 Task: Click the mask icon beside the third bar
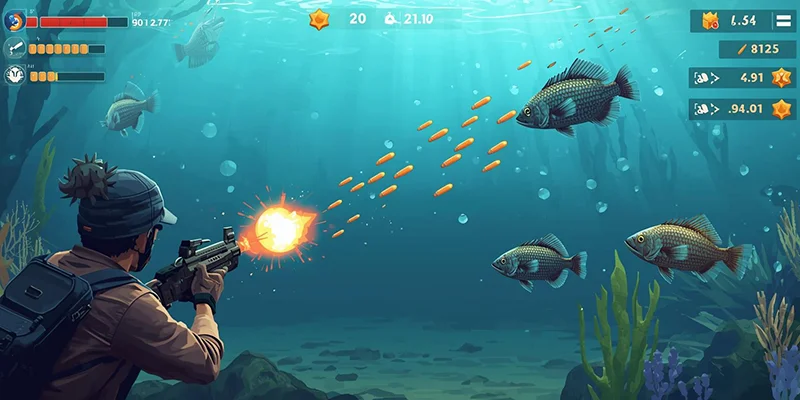click(15, 75)
